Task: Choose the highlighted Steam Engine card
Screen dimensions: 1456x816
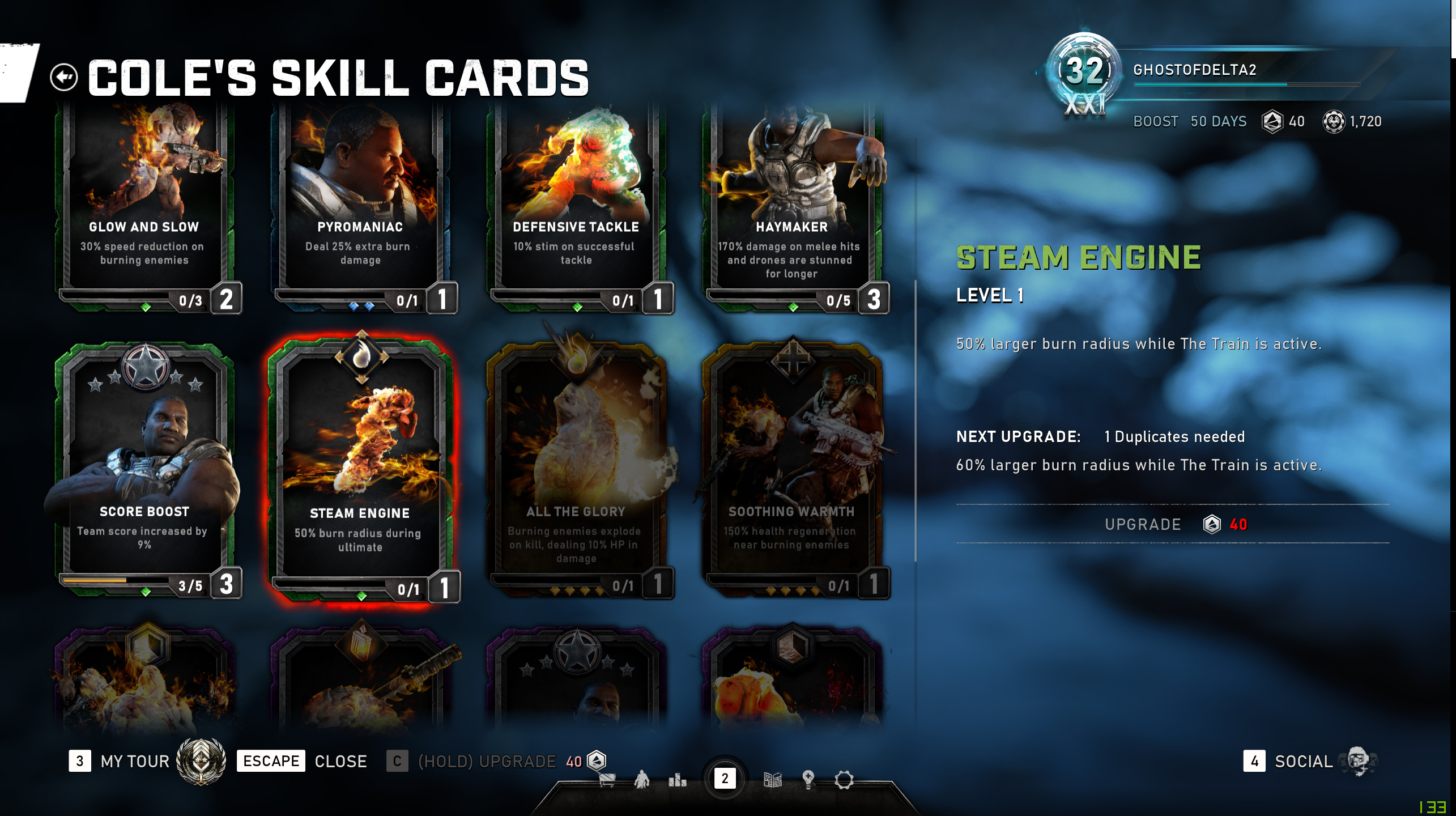Action: [x=360, y=470]
